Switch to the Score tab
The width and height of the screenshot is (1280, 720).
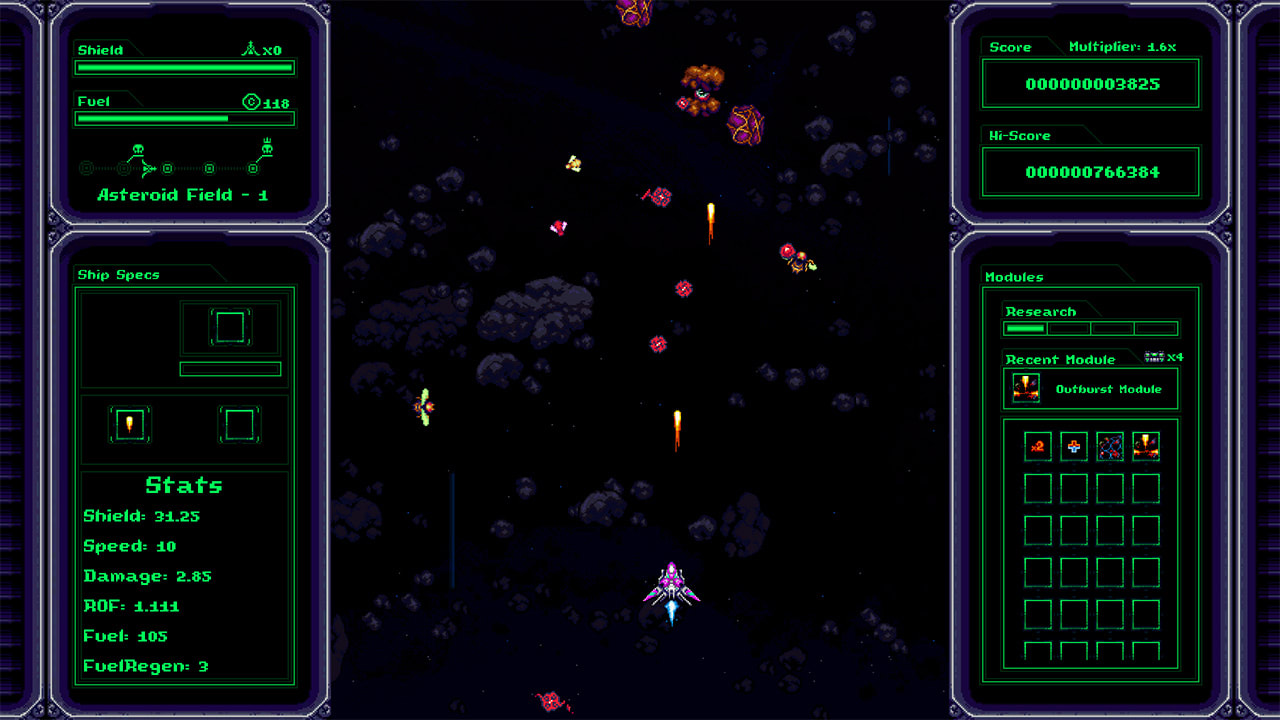pos(1008,46)
